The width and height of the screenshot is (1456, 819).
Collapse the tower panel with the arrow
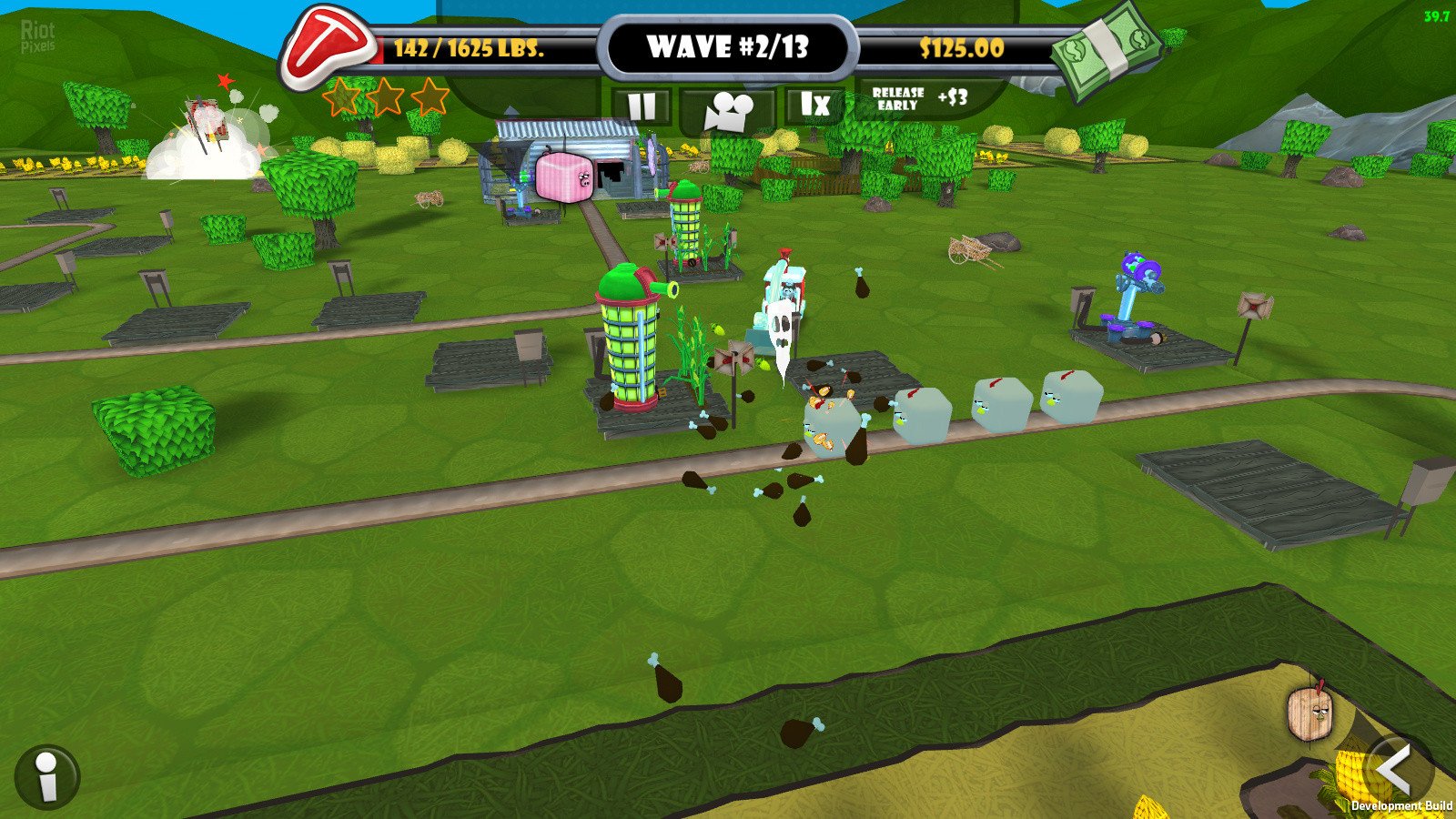1397,770
